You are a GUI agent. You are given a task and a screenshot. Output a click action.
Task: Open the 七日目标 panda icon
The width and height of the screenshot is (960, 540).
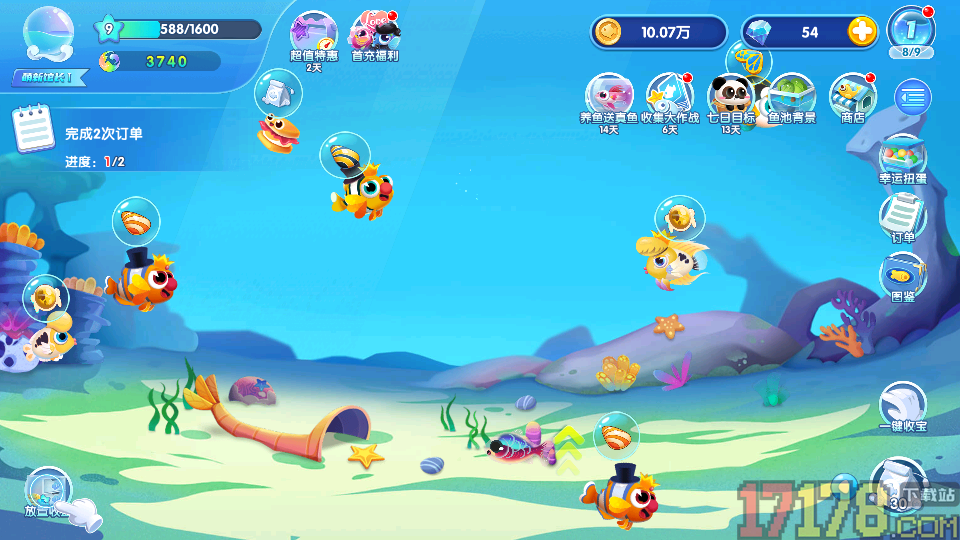[730, 97]
